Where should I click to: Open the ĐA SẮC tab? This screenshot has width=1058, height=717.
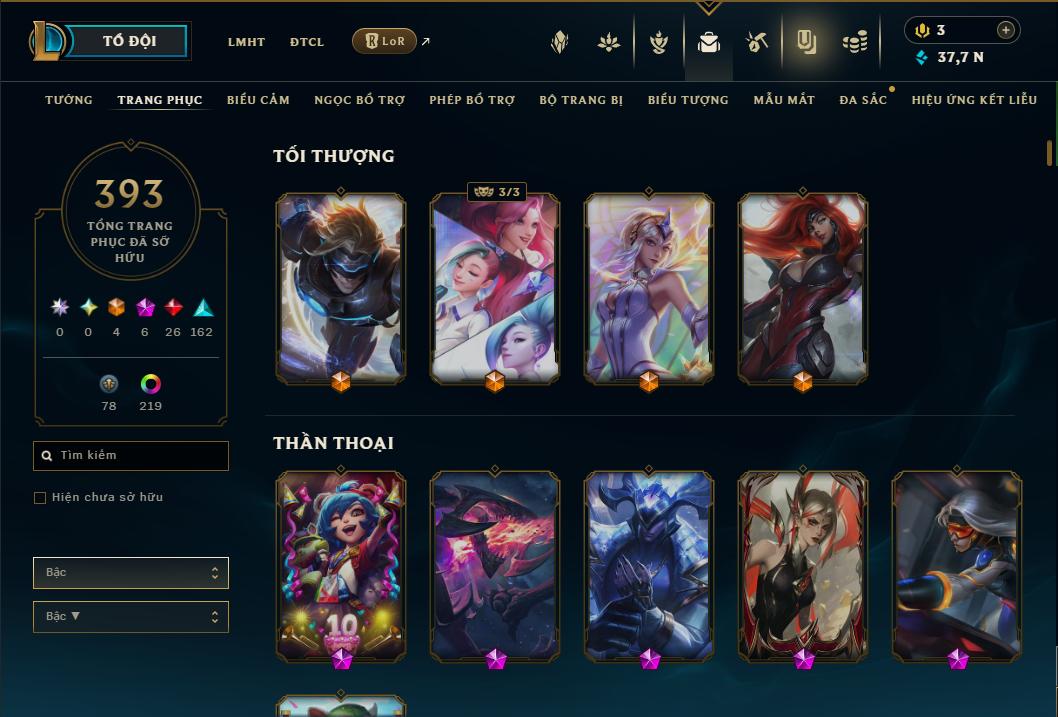coord(863,100)
